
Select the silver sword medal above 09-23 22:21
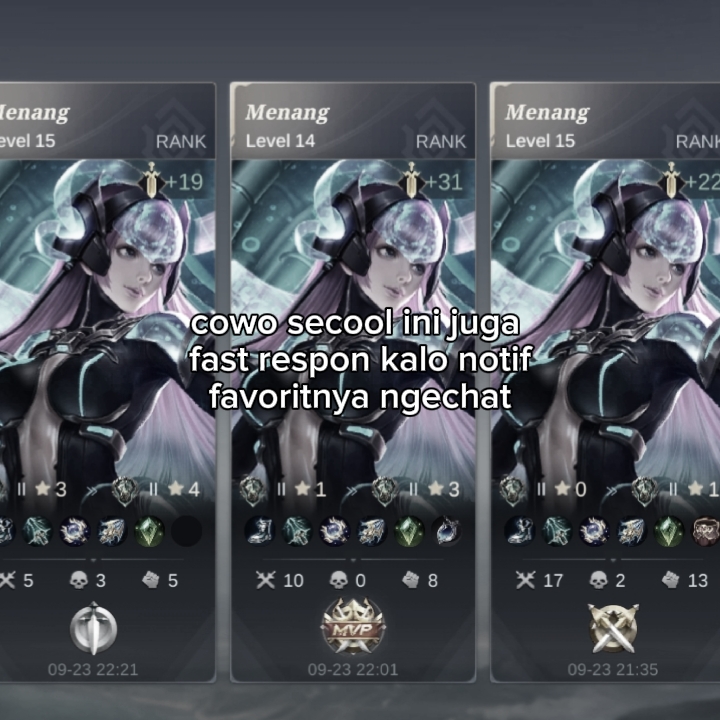coord(93,629)
